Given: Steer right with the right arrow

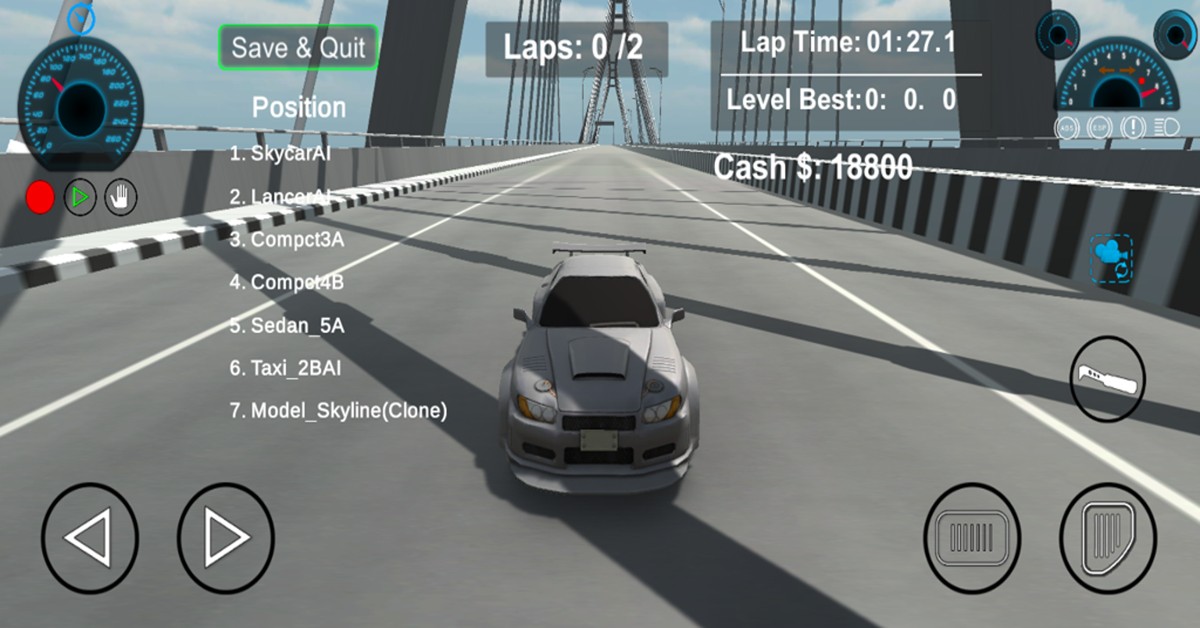Looking at the screenshot, I should (225, 538).
